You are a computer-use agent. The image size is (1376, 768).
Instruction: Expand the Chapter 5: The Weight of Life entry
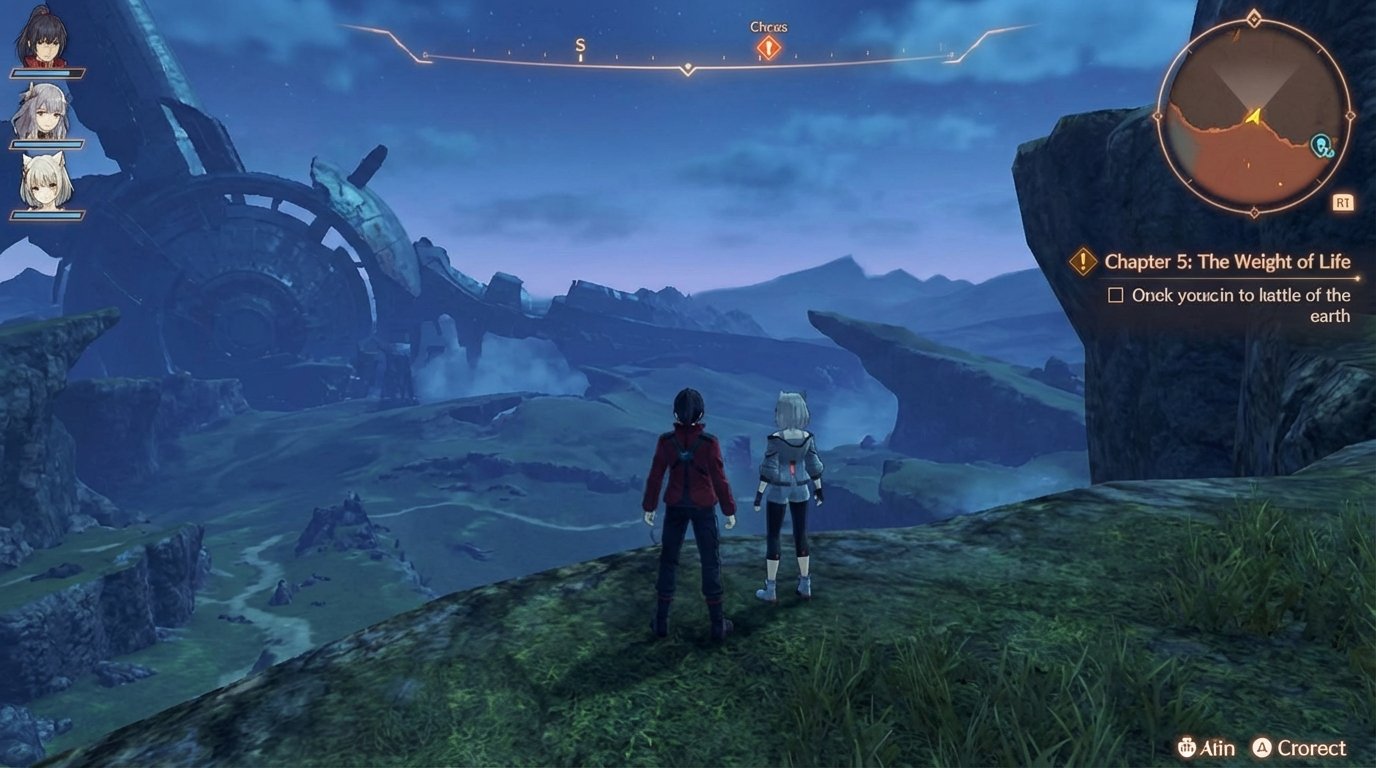click(1227, 261)
